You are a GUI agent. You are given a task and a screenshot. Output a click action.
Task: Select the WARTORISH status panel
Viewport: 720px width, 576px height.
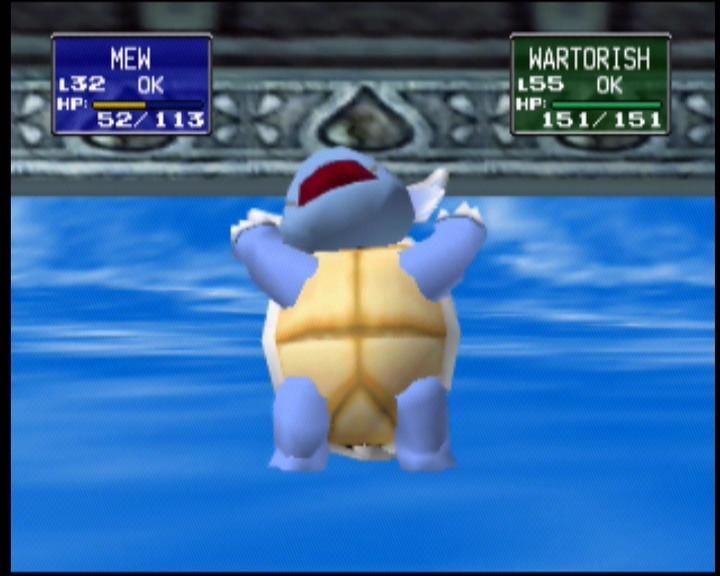590,84
